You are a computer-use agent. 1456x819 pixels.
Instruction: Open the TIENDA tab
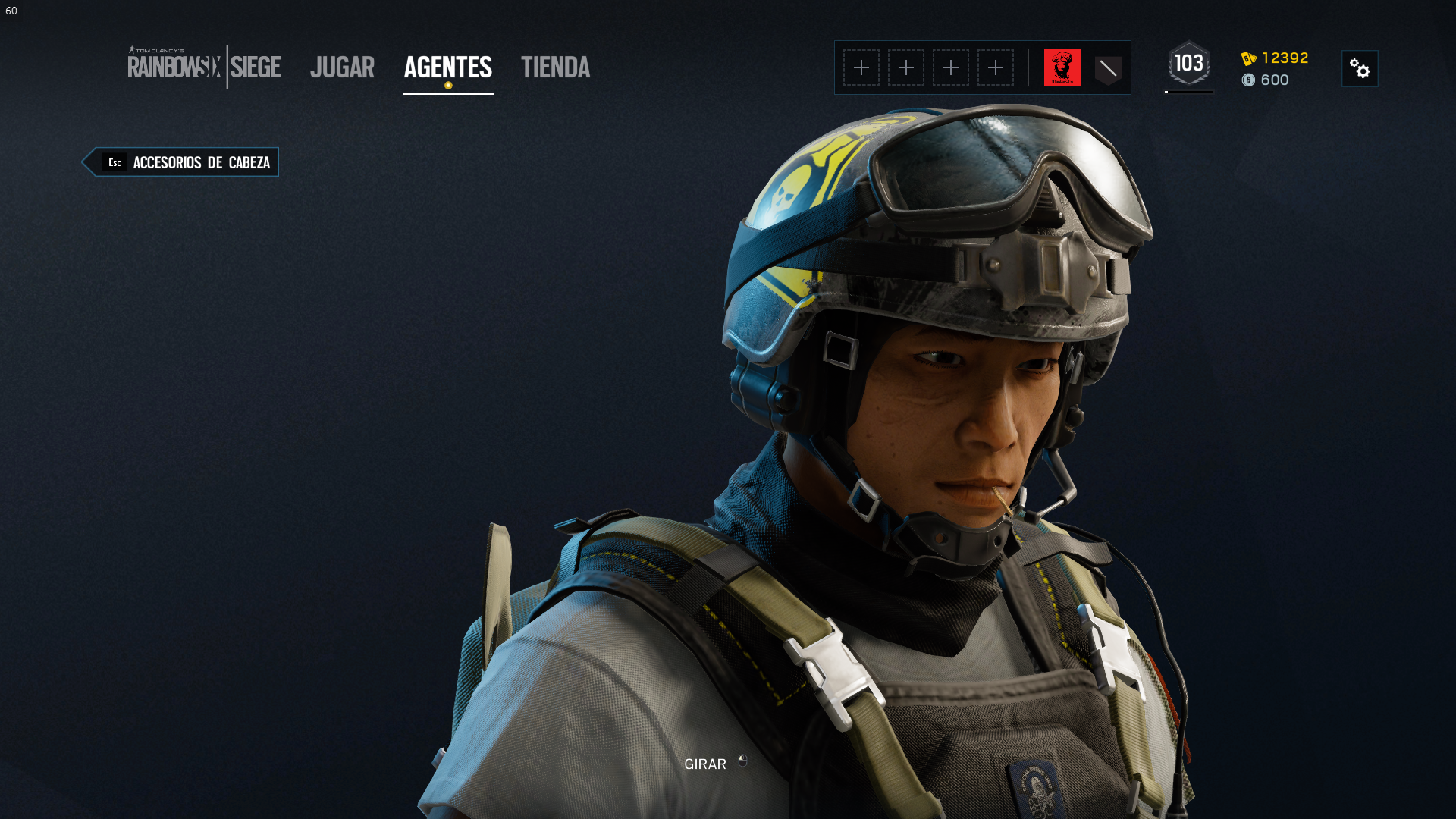click(555, 67)
